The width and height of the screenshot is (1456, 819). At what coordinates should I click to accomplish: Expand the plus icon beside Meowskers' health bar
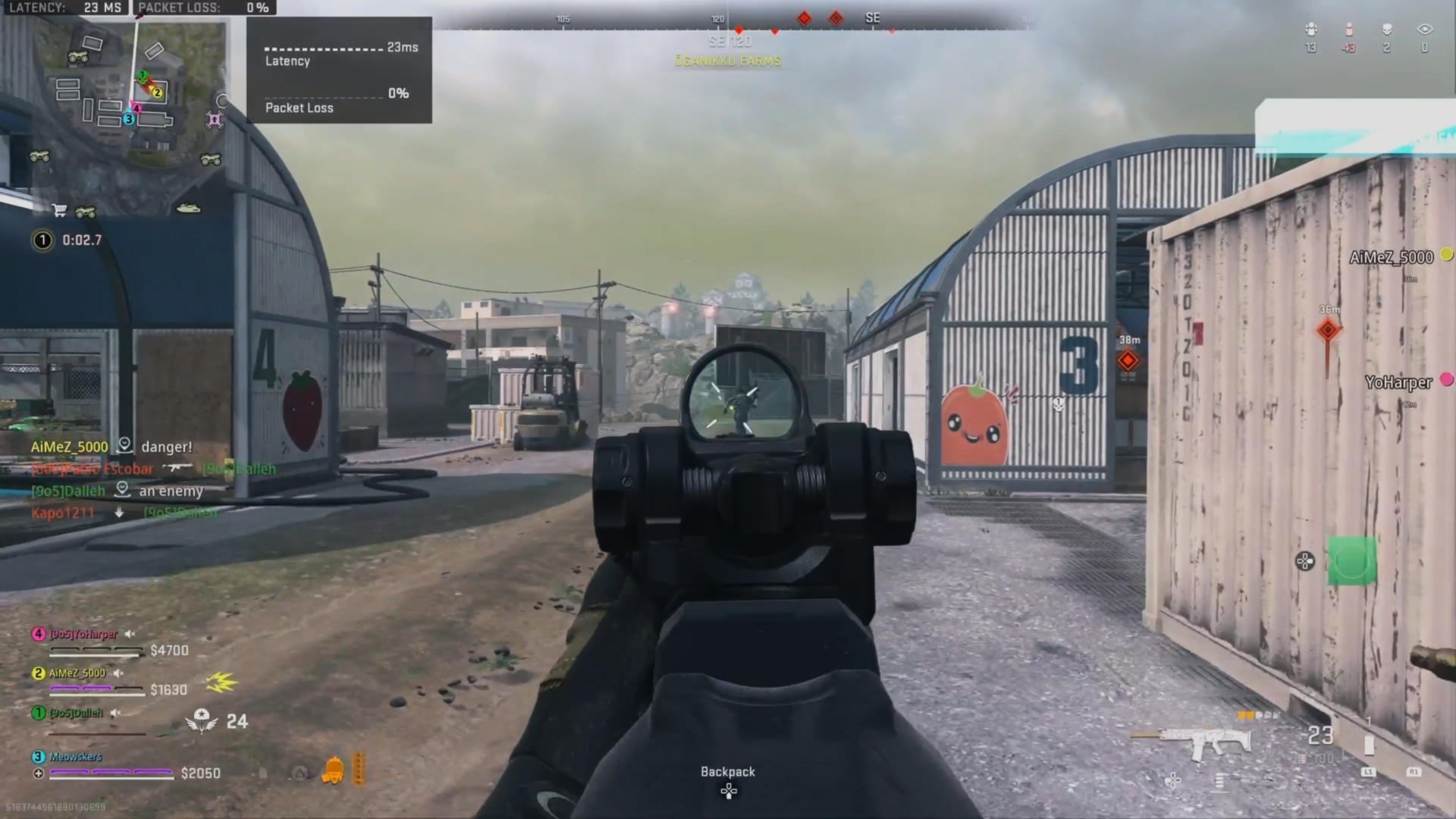point(39,773)
